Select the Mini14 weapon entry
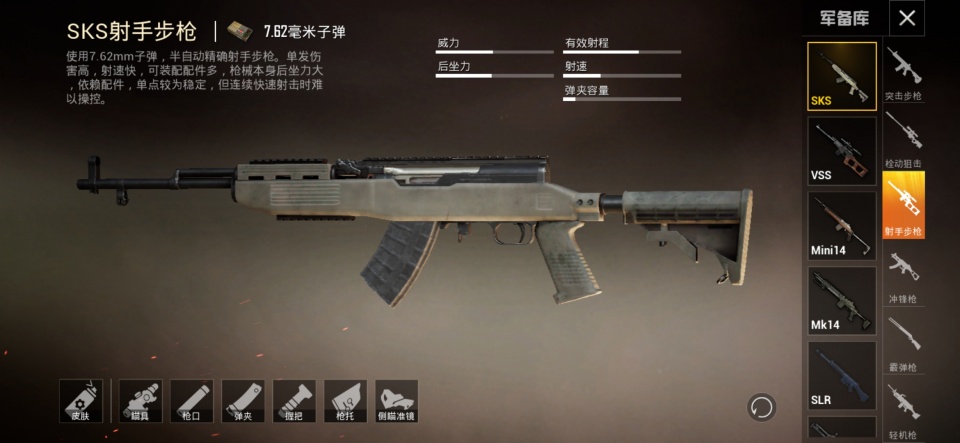 842,225
